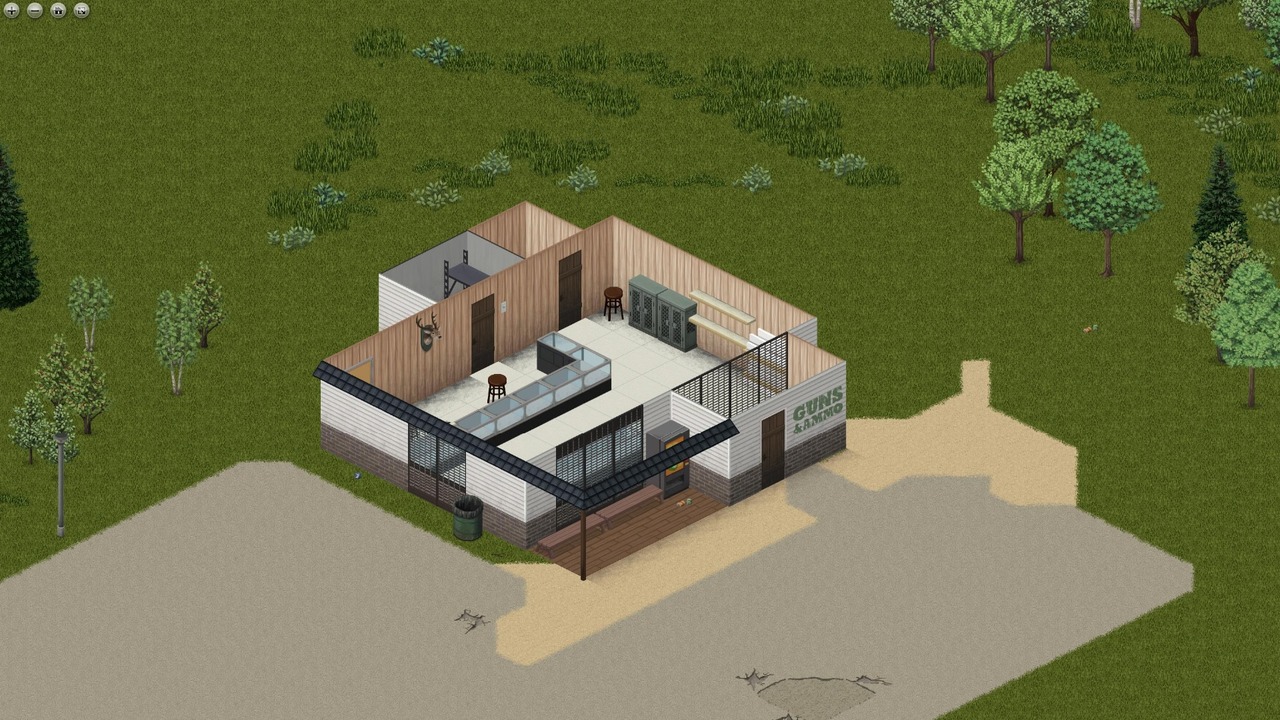Toggle building view with the house icon
Viewport: 1280px width, 720px height.
tap(58, 11)
